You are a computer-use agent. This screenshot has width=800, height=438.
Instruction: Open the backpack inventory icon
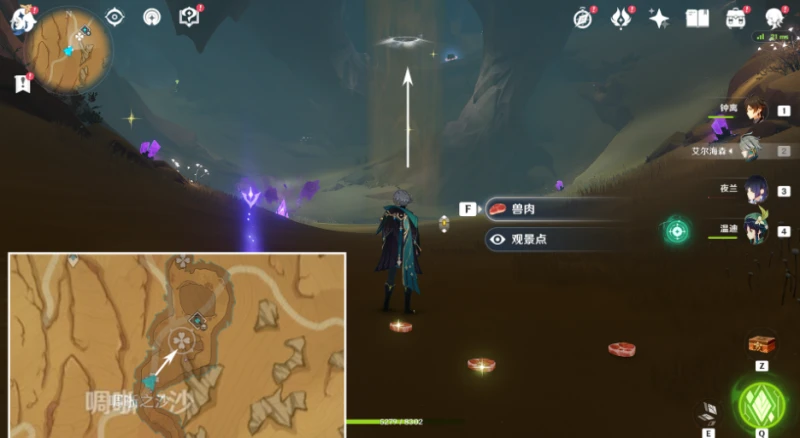[x=737, y=18]
